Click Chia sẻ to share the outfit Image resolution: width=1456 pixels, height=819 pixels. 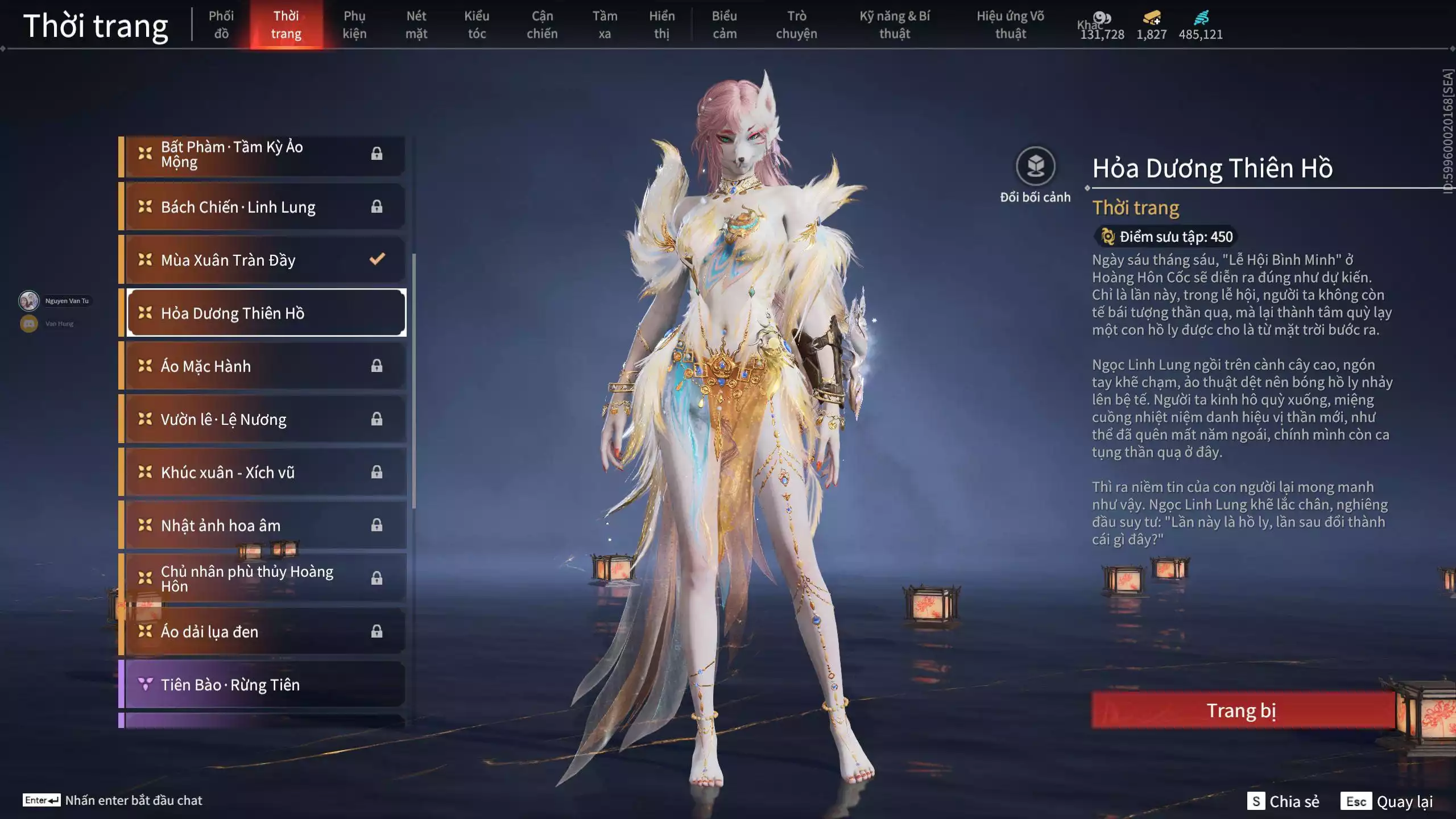pyautogui.click(x=1294, y=802)
